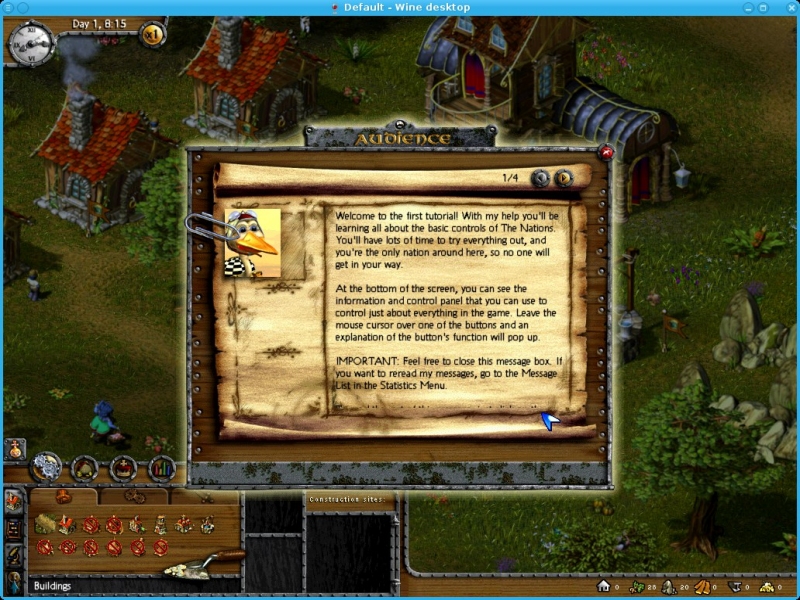Go to the next tutorial message page
This screenshot has width=800, height=600.
point(565,178)
